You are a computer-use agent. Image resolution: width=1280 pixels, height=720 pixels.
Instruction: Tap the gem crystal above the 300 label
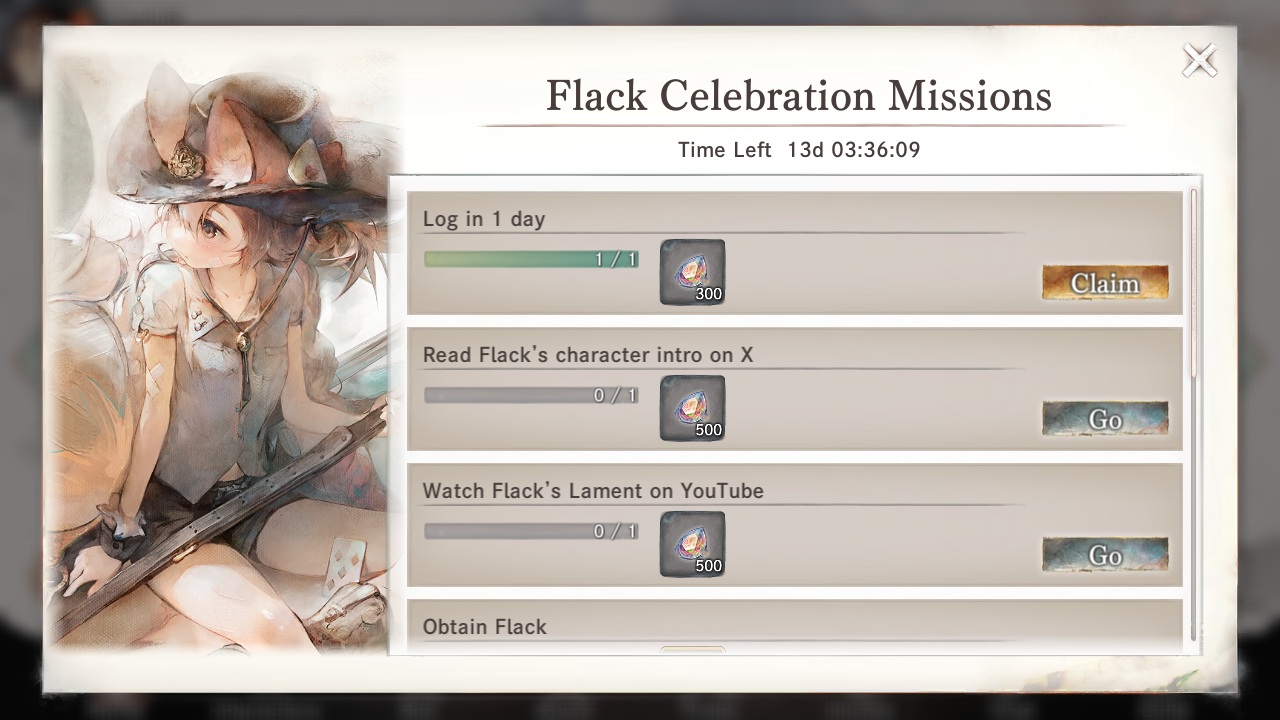click(x=691, y=265)
